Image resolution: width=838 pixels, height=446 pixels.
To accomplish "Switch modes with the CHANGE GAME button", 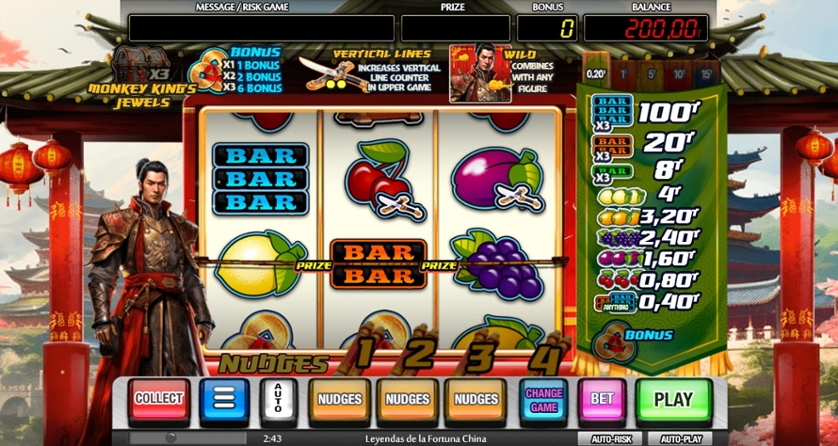I will coord(543,399).
